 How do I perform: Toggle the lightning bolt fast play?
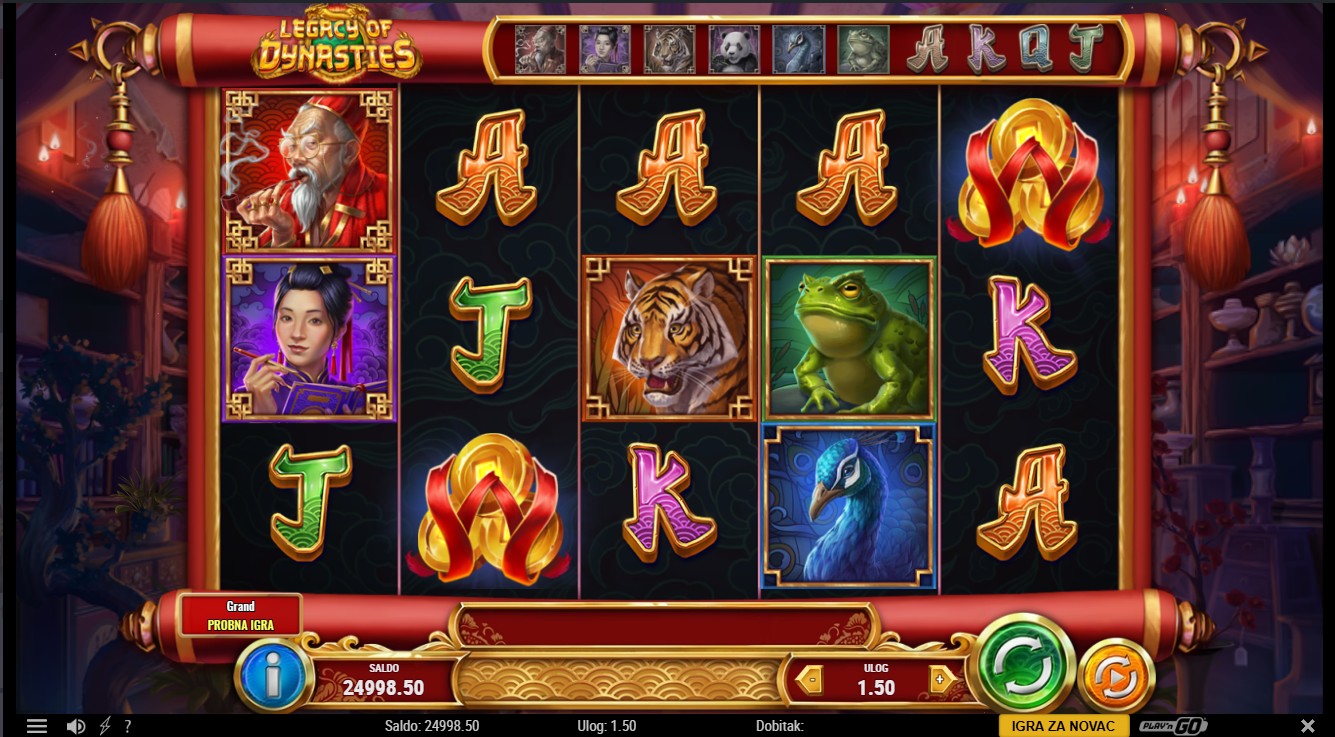point(104,726)
